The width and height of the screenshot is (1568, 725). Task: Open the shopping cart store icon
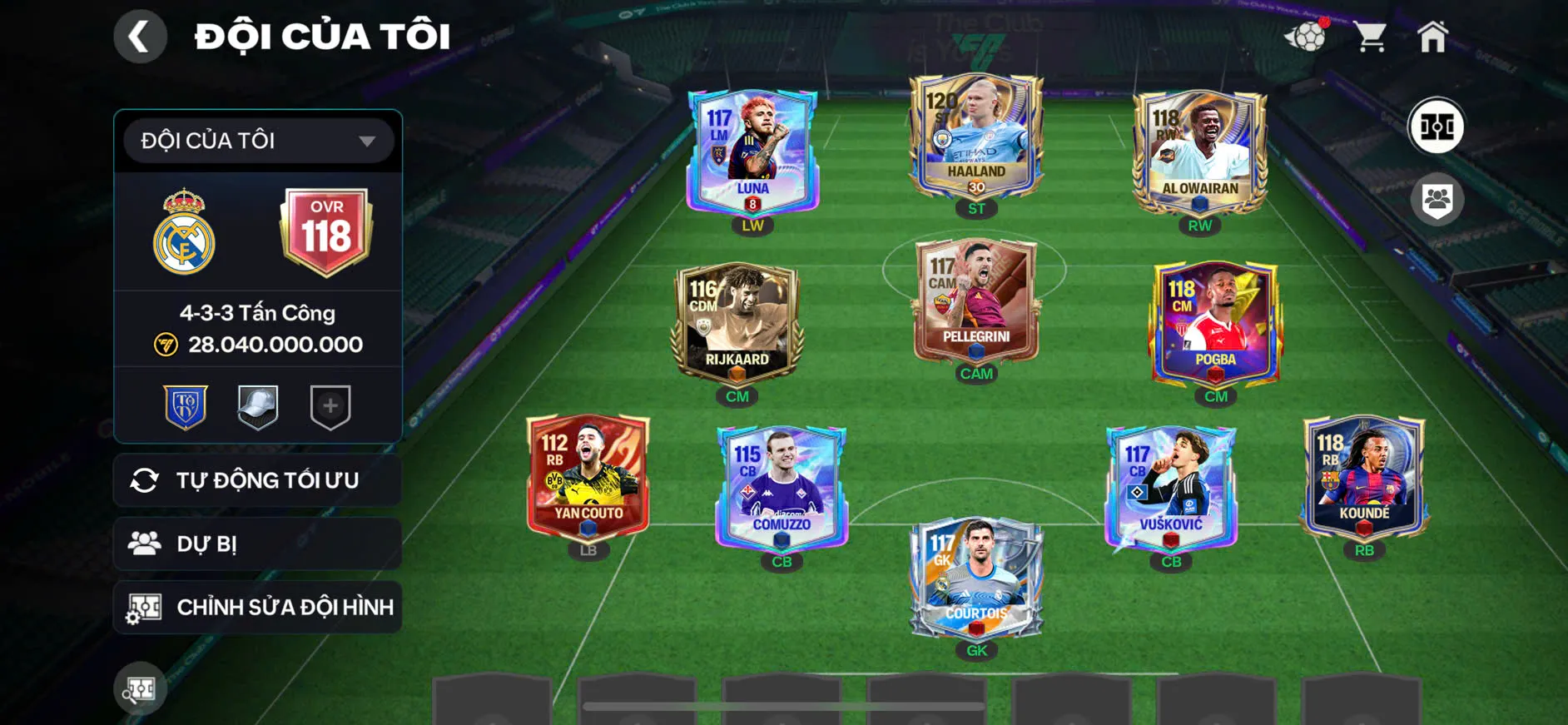tap(1371, 36)
